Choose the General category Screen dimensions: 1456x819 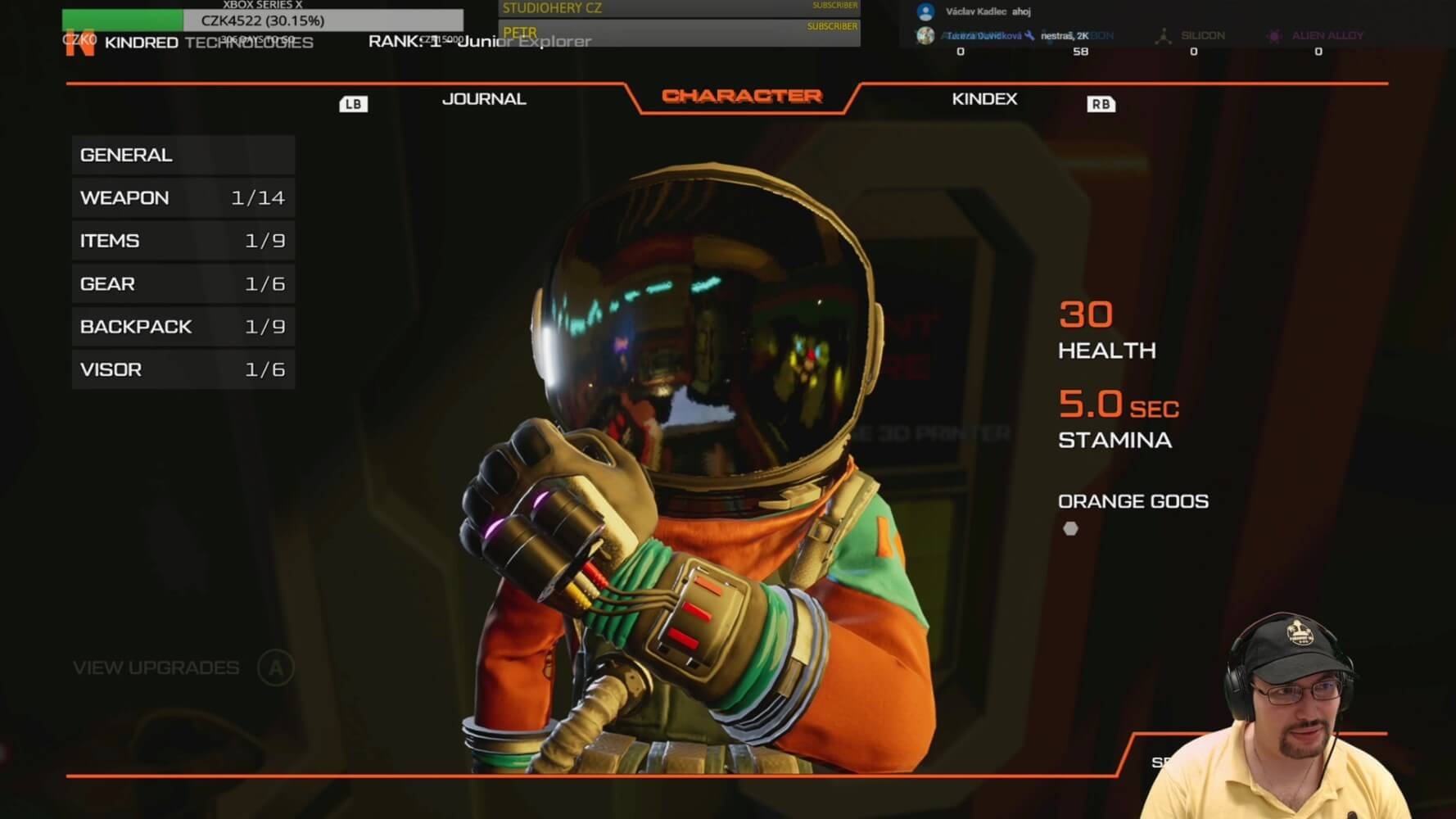tap(183, 155)
